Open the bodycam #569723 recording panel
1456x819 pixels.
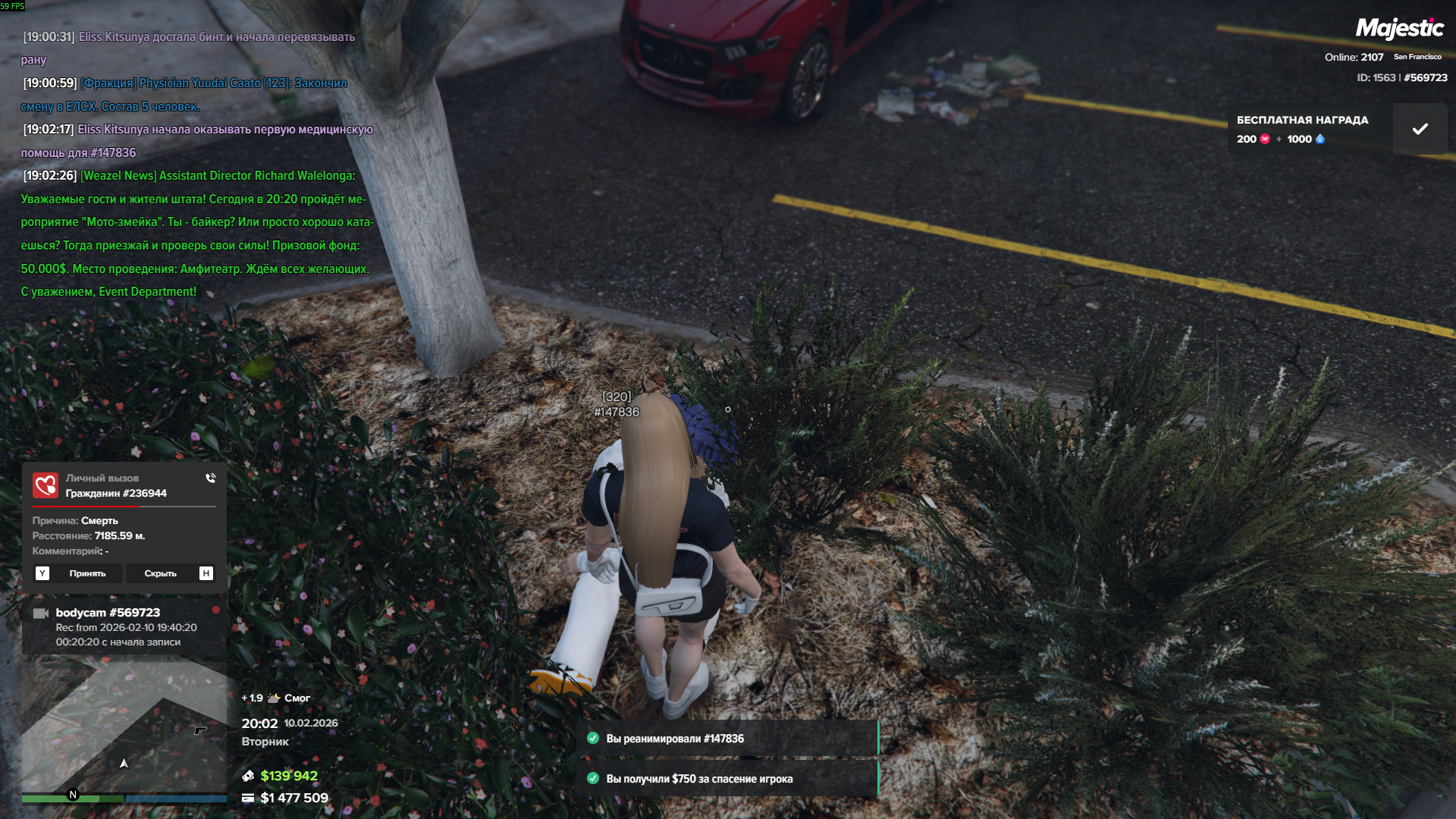coord(124,626)
